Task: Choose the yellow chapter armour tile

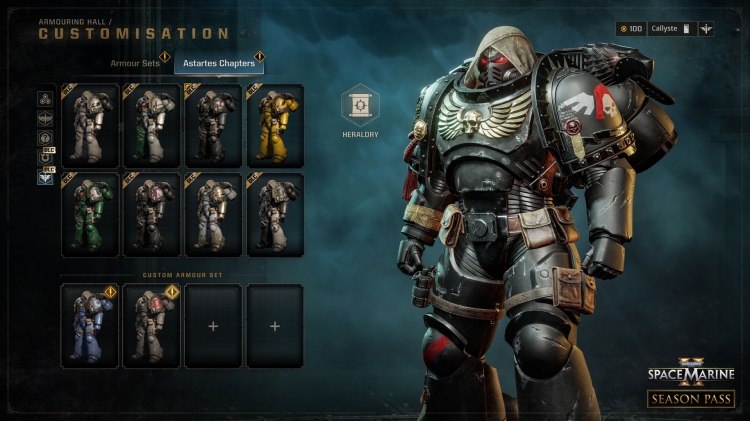Action: pos(275,125)
